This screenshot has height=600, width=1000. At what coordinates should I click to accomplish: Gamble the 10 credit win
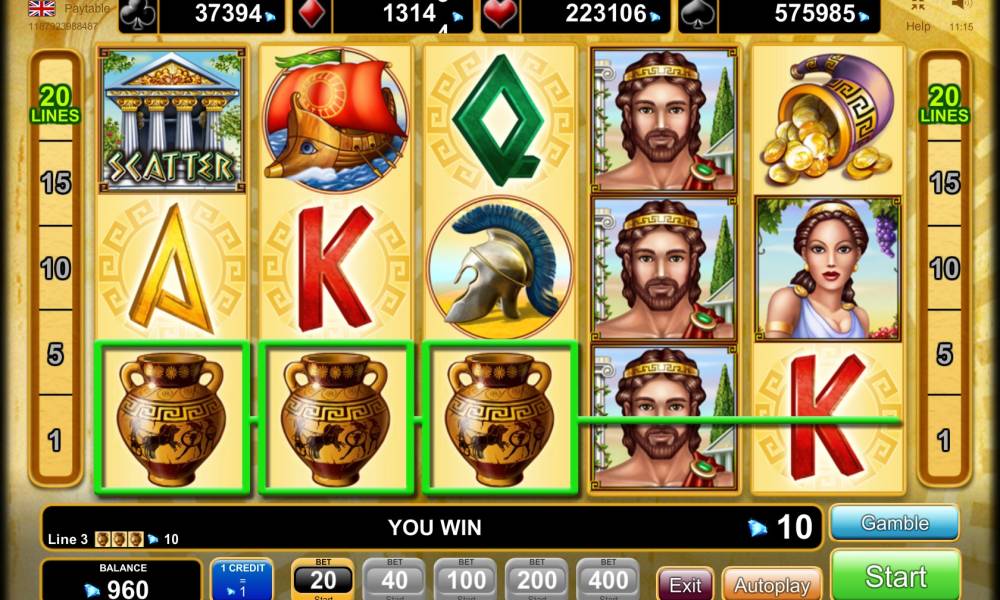point(894,523)
